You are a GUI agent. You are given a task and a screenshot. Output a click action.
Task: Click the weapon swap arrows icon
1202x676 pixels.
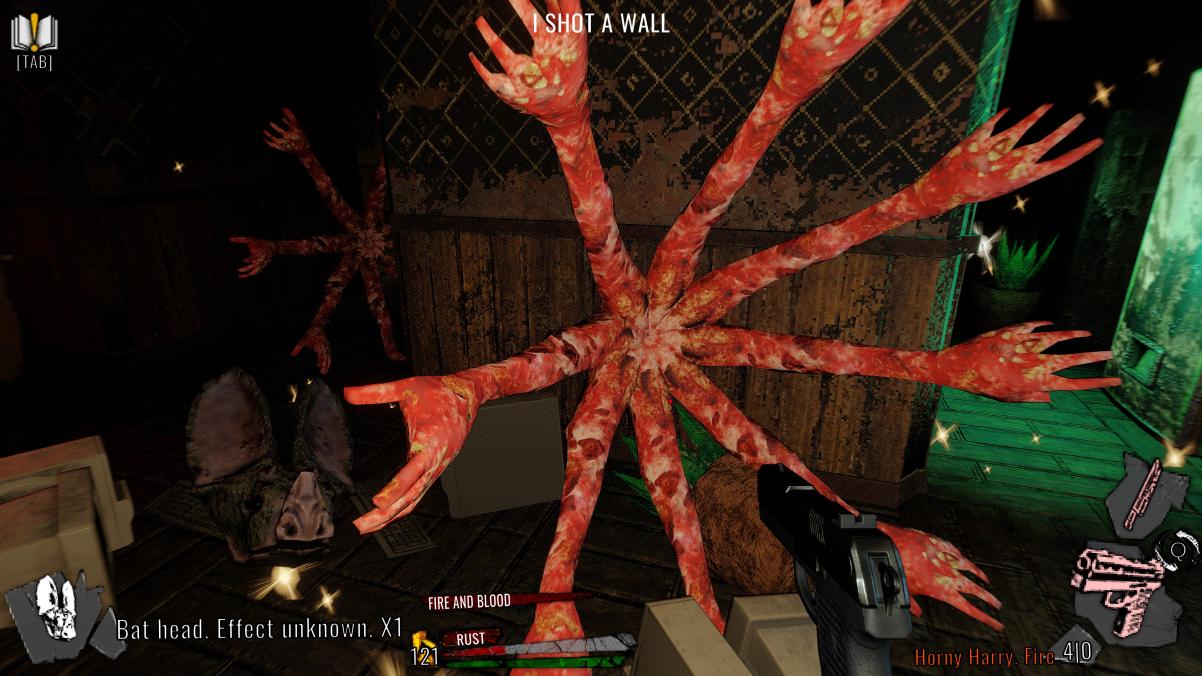(x=1177, y=549)
